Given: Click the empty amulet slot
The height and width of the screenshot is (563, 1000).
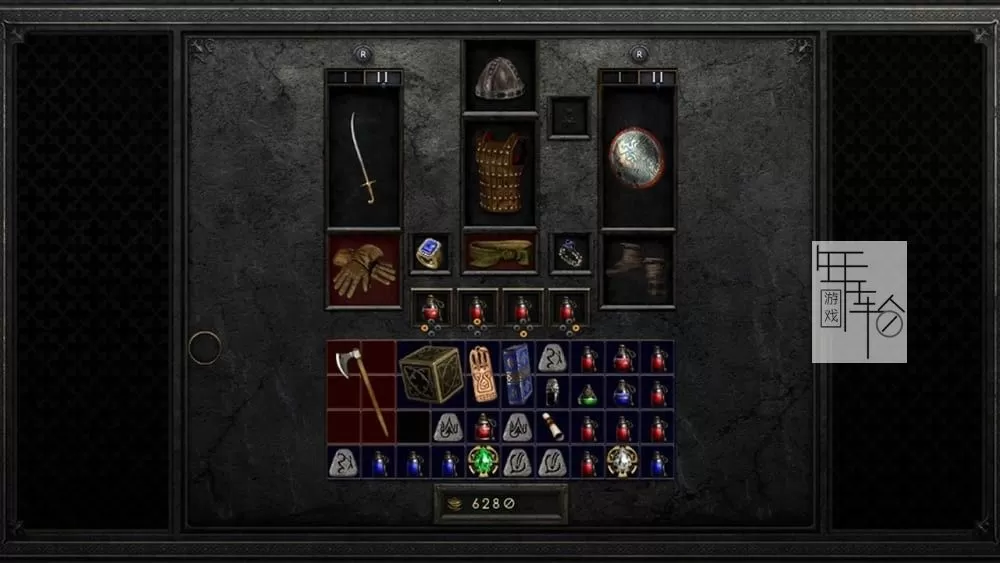Looking at the screenshot, I should [x=569, y=116].
